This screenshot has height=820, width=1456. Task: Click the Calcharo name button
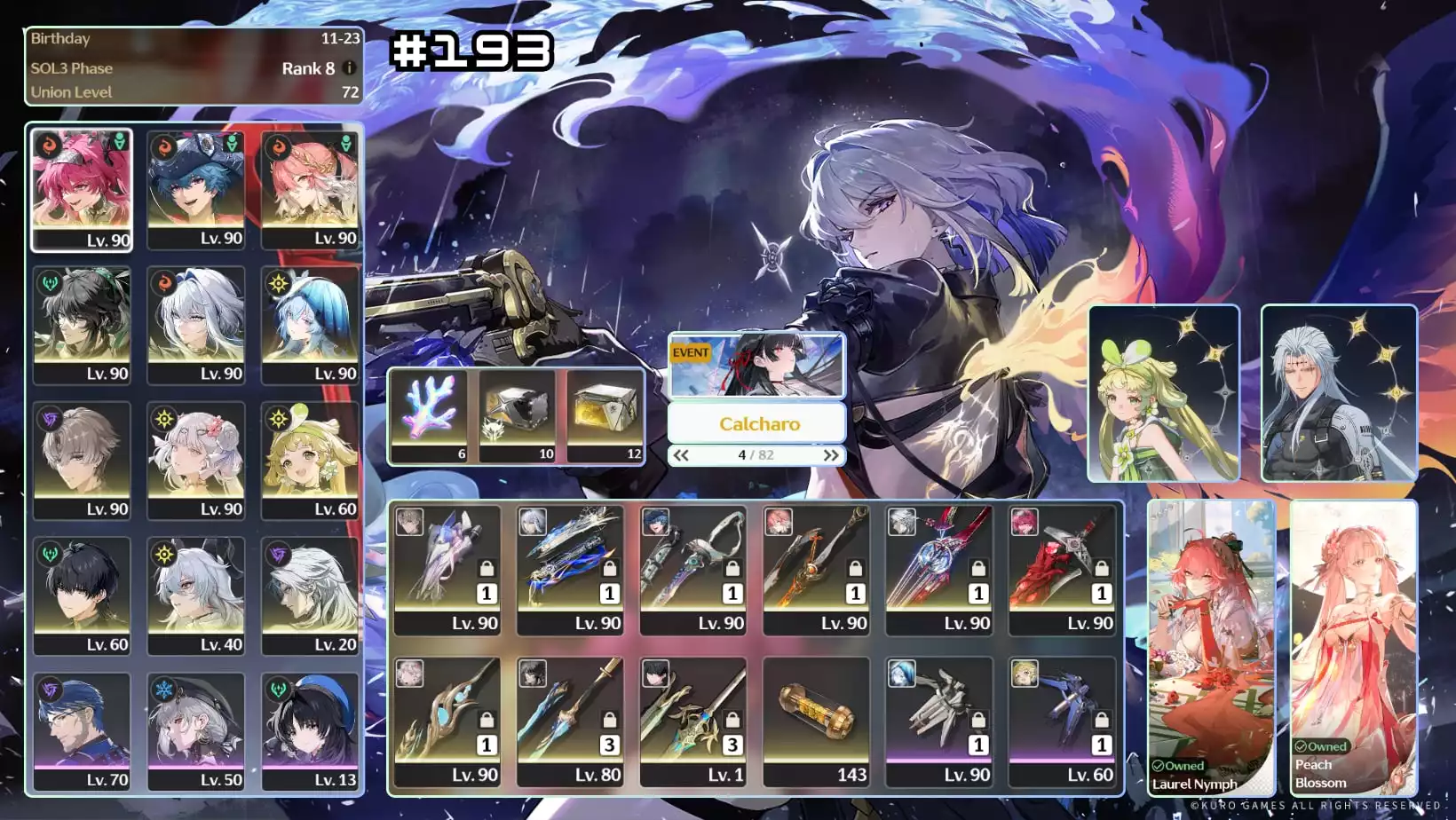757,423
